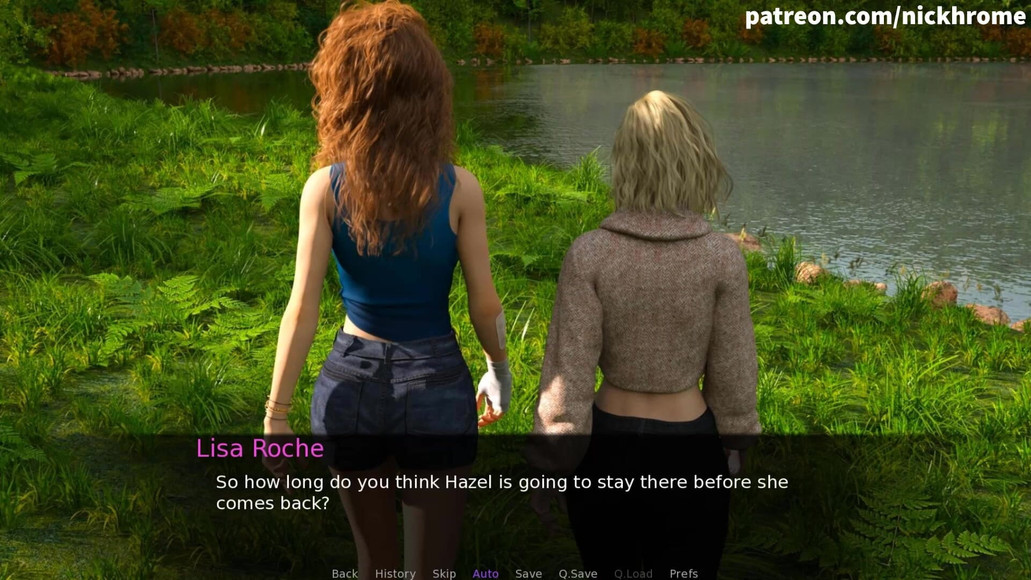Toggle Auto-advance mode
Screen dimensions: 1031x580
[x=485, y=573]
